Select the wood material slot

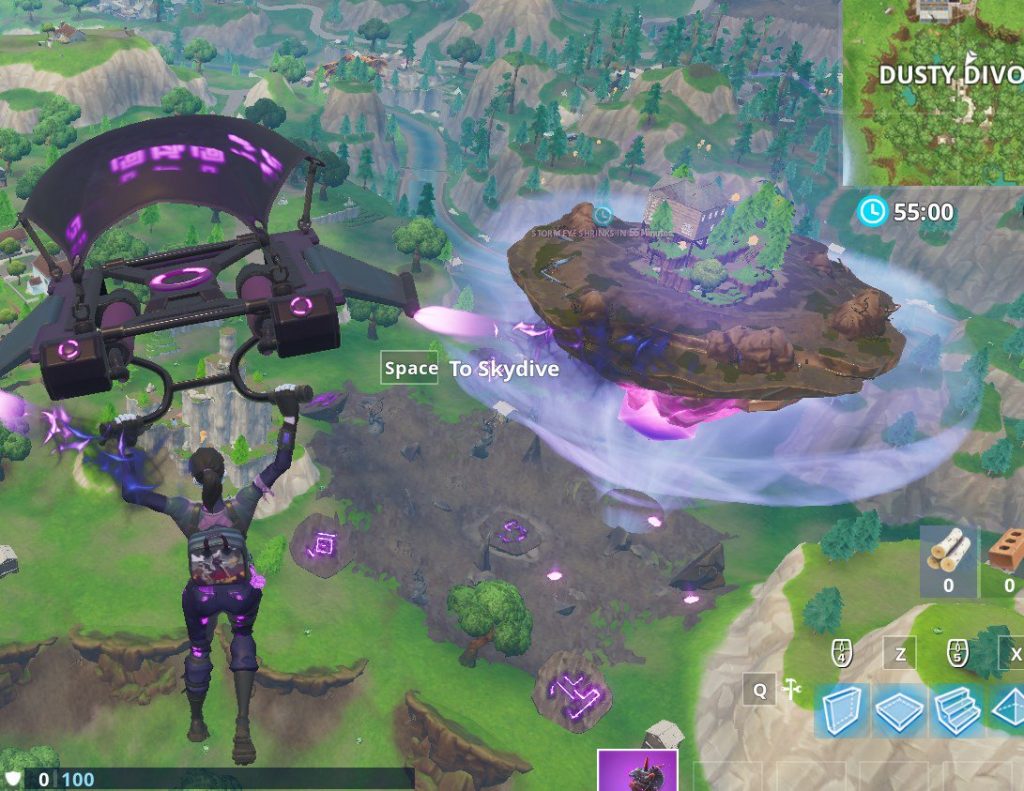click(948, 562)
